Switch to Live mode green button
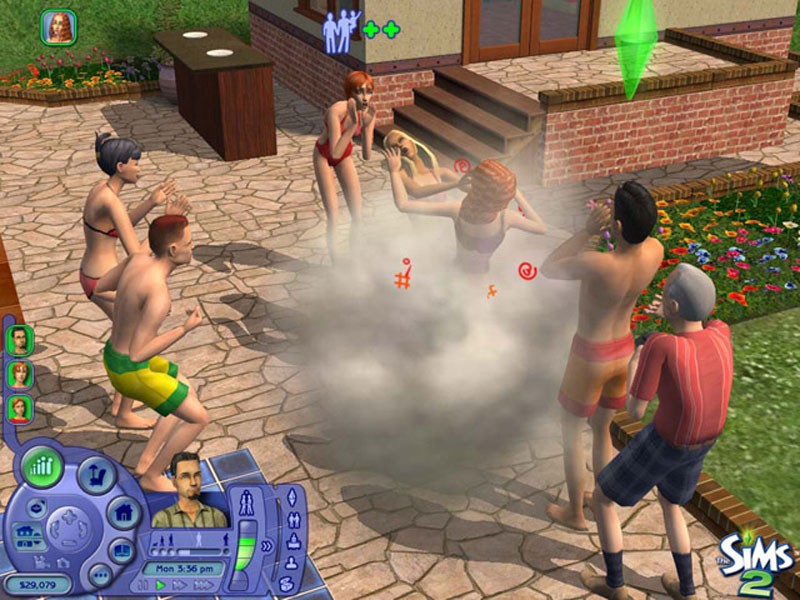This screenshot has height=600, width=800. tap(43, 467)
